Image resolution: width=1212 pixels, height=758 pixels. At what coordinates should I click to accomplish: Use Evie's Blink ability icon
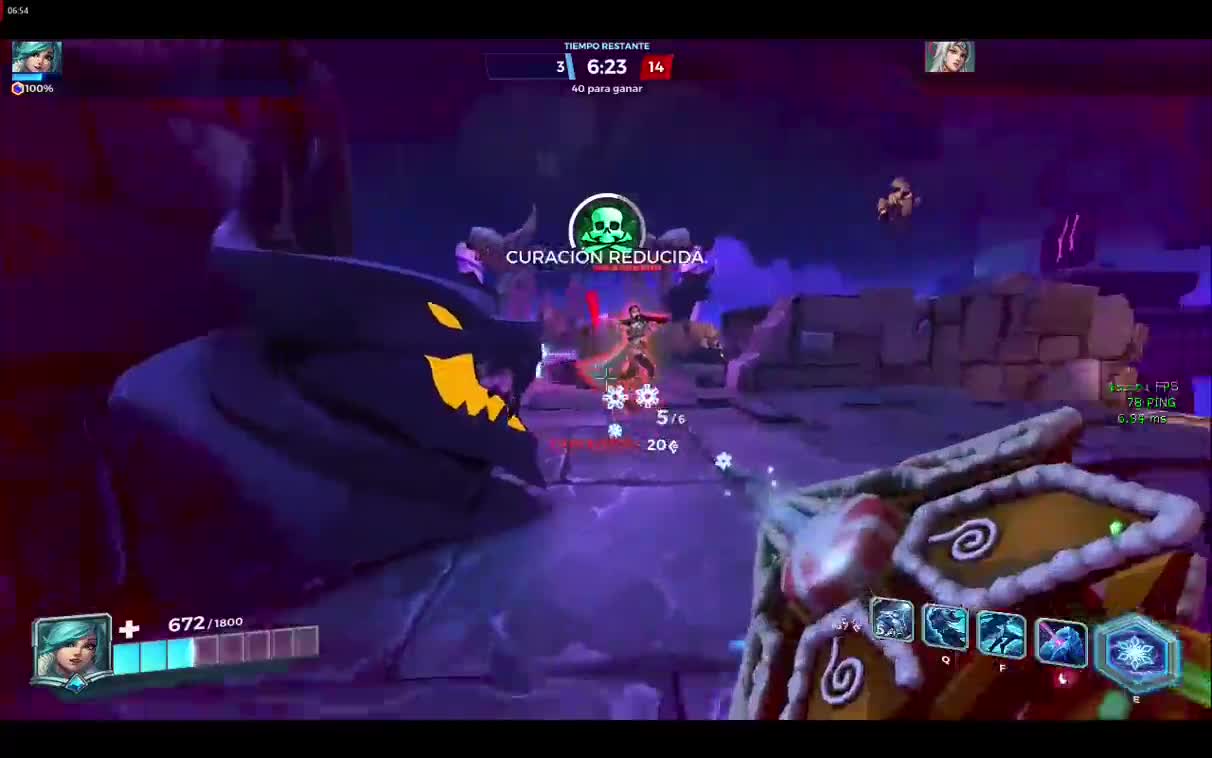[945, 629]
